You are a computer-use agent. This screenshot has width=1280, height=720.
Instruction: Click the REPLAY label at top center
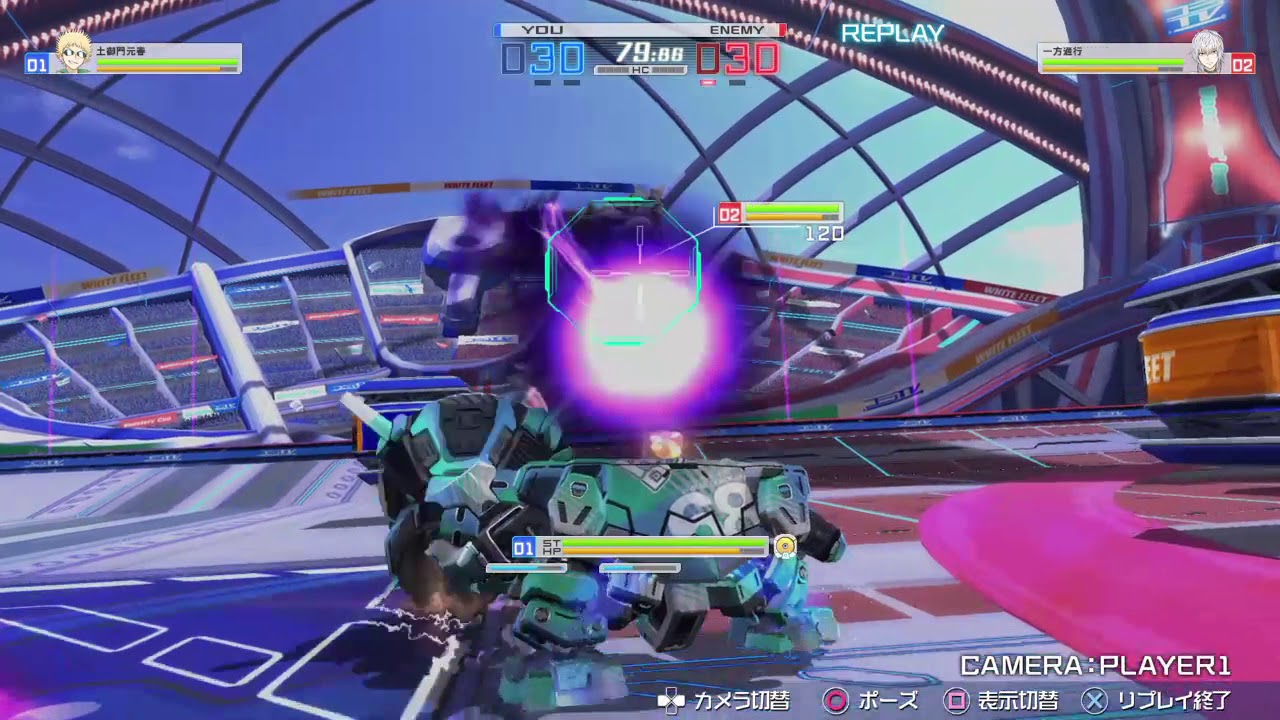coord(891,33)
